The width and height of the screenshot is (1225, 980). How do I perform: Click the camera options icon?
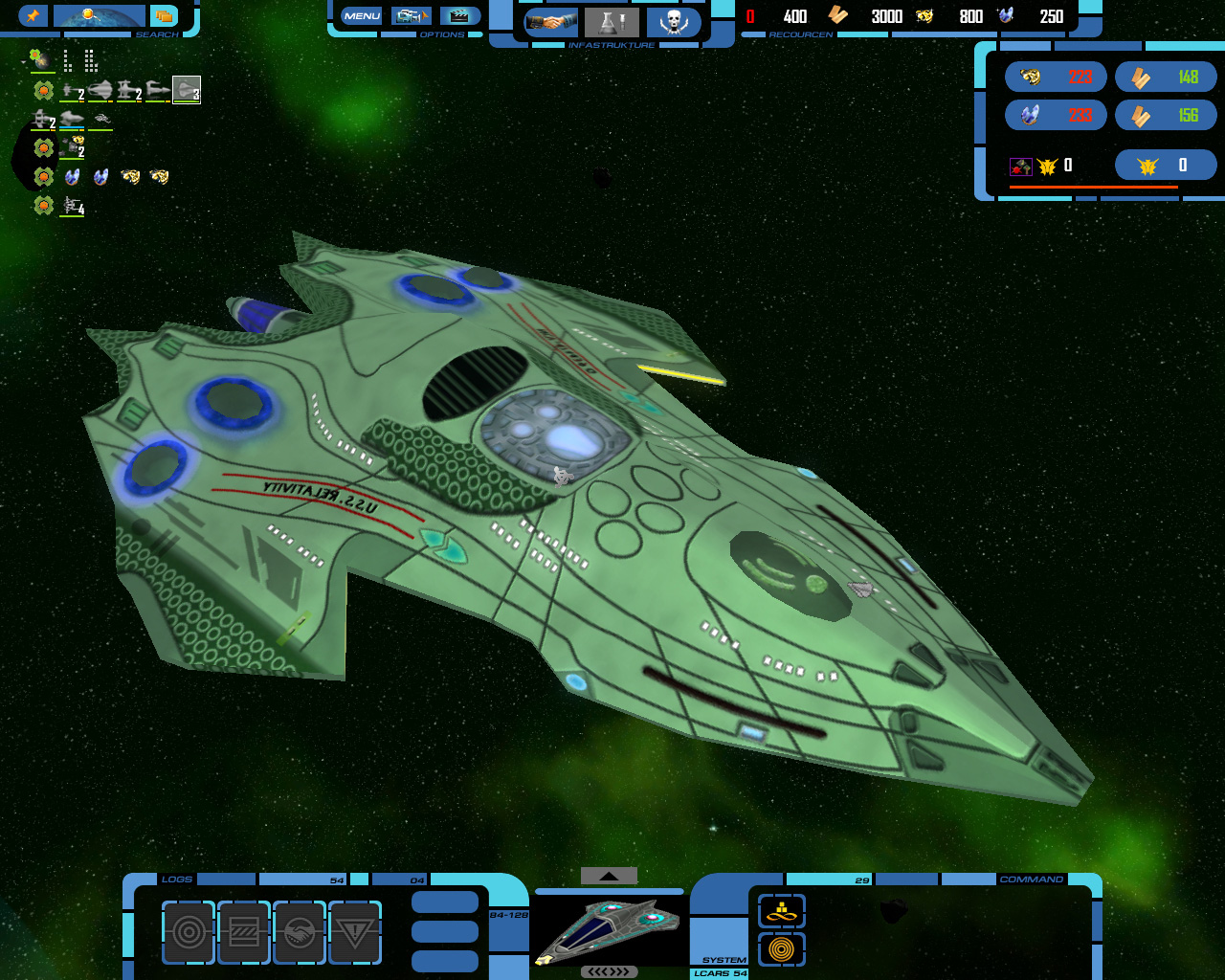tap(412, 16)
